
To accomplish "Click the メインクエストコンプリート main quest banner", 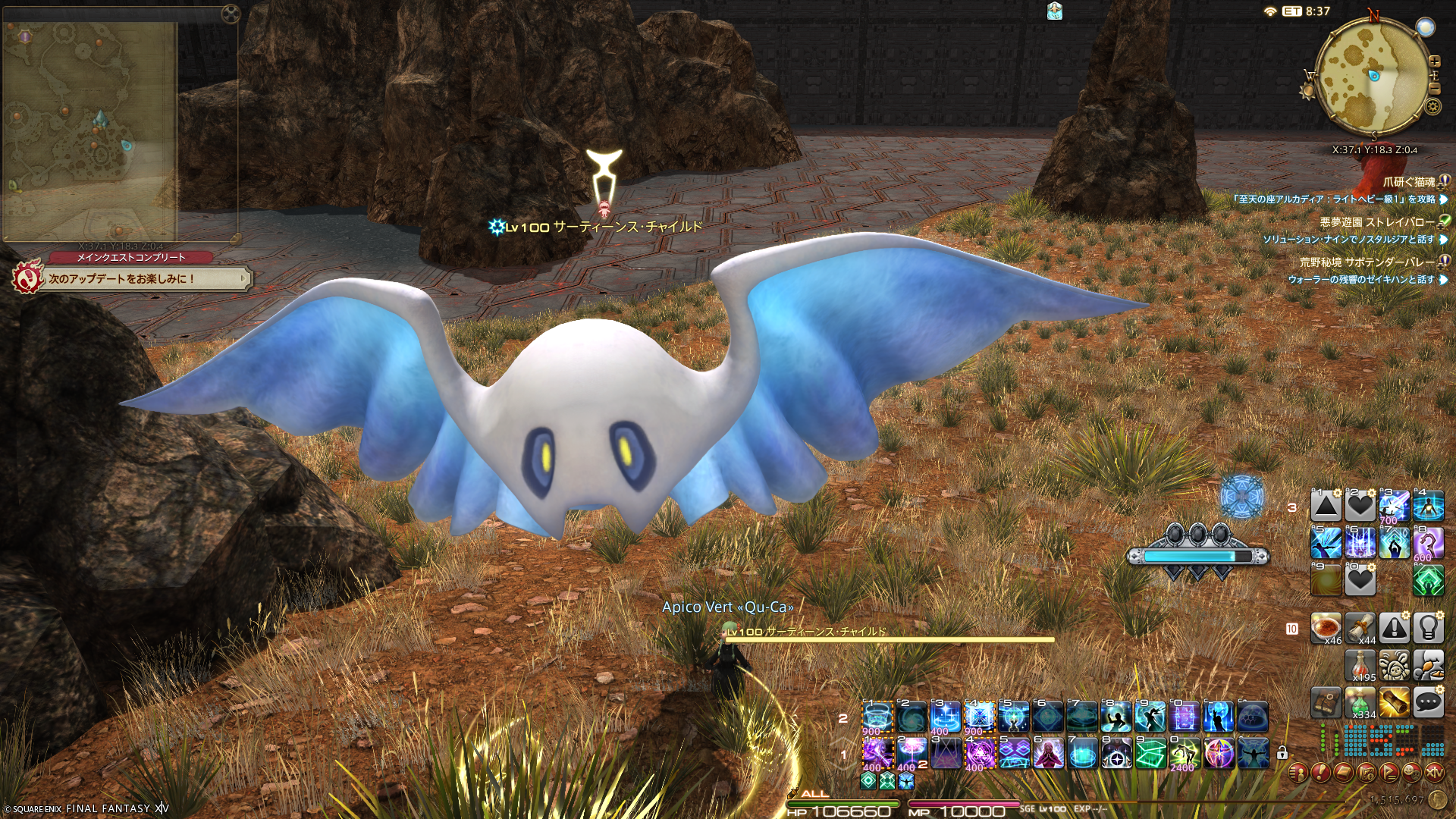I will pos(131,258).
